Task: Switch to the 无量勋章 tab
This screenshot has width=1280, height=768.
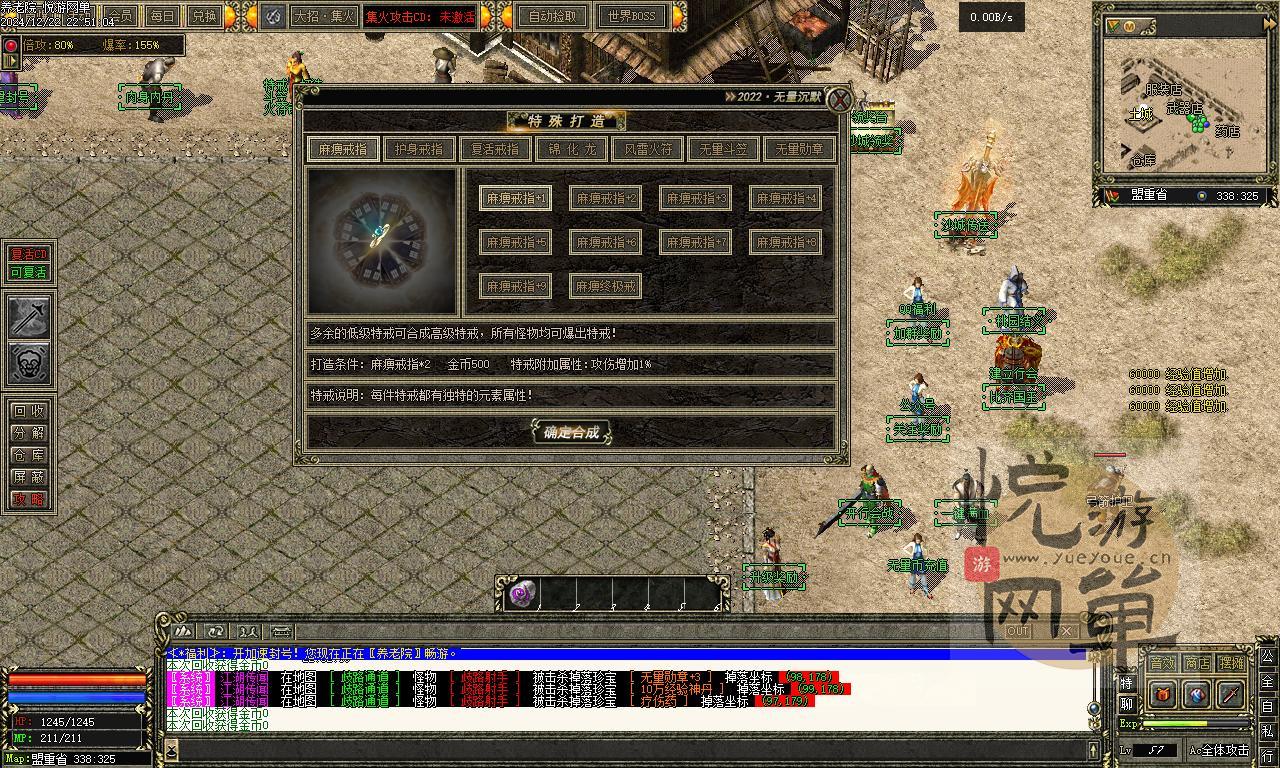Action: [x=800, y=149]
